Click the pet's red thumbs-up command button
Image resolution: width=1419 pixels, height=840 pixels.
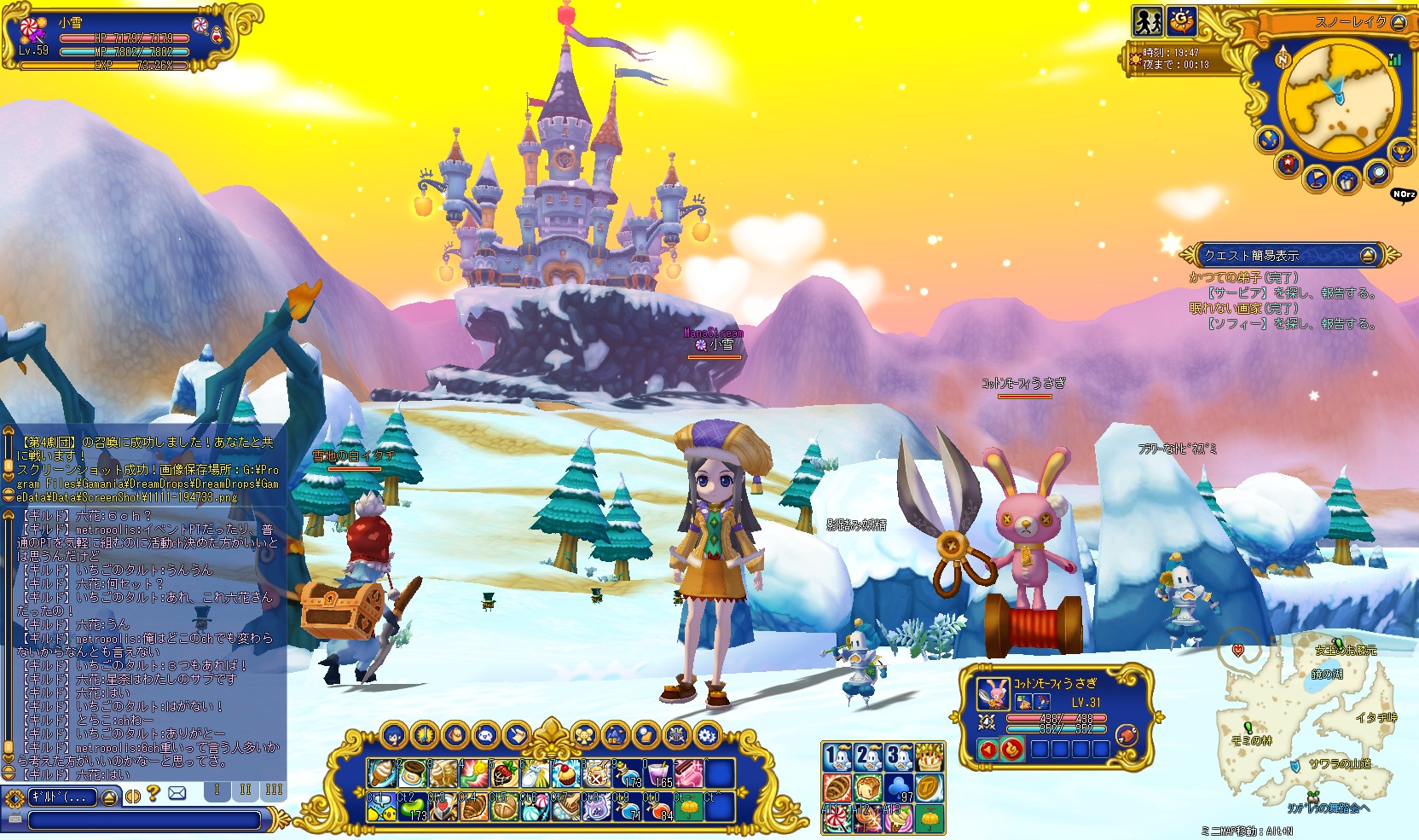coord(1012,750)
